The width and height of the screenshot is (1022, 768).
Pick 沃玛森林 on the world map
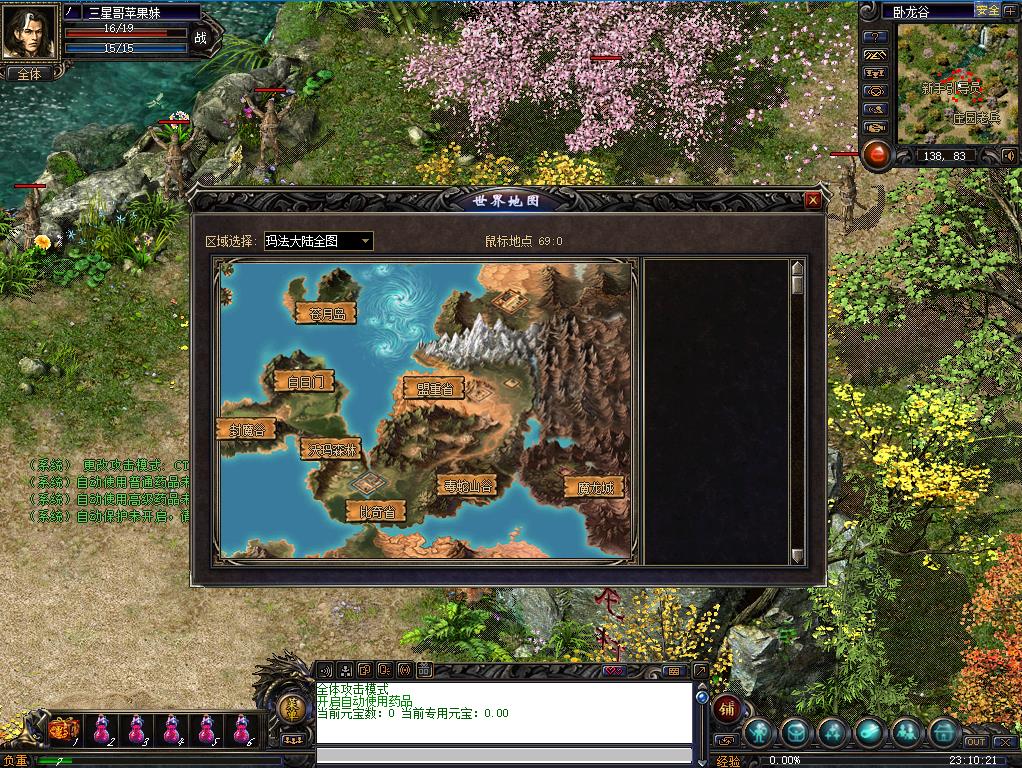coord(330,450)
